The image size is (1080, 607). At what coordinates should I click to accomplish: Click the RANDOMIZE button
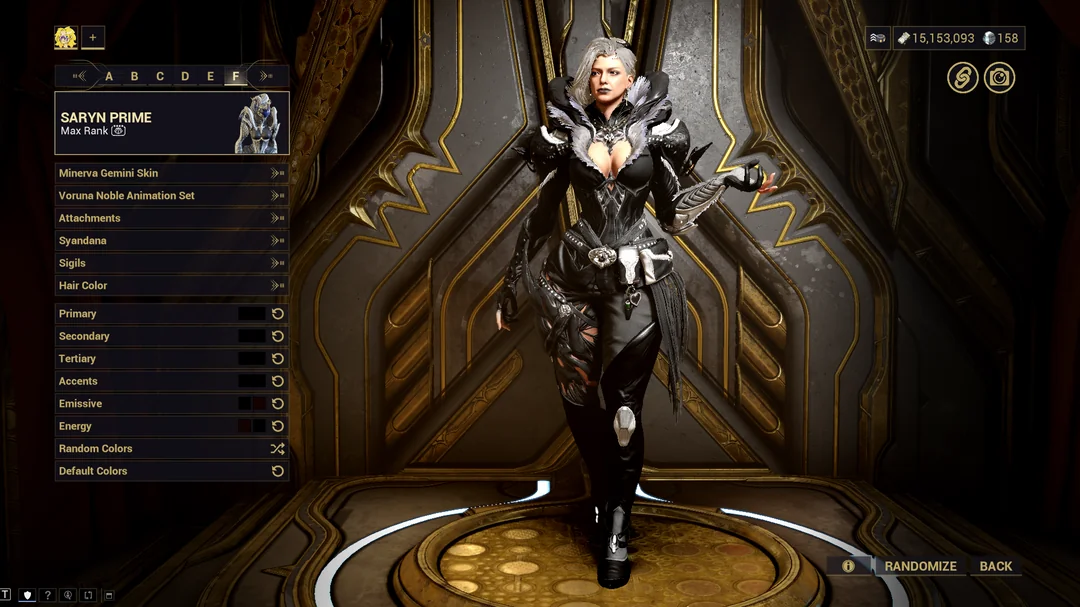[x=920, y=566]
